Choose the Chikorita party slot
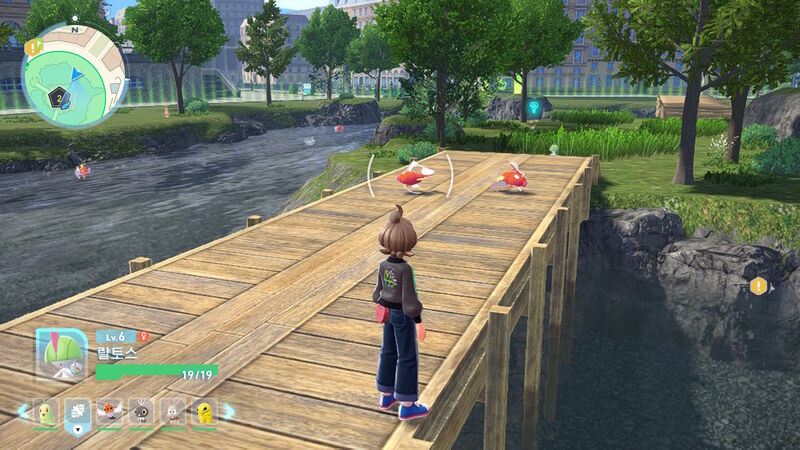The width and height of the screenshot is (800, 450). (46, 411)
